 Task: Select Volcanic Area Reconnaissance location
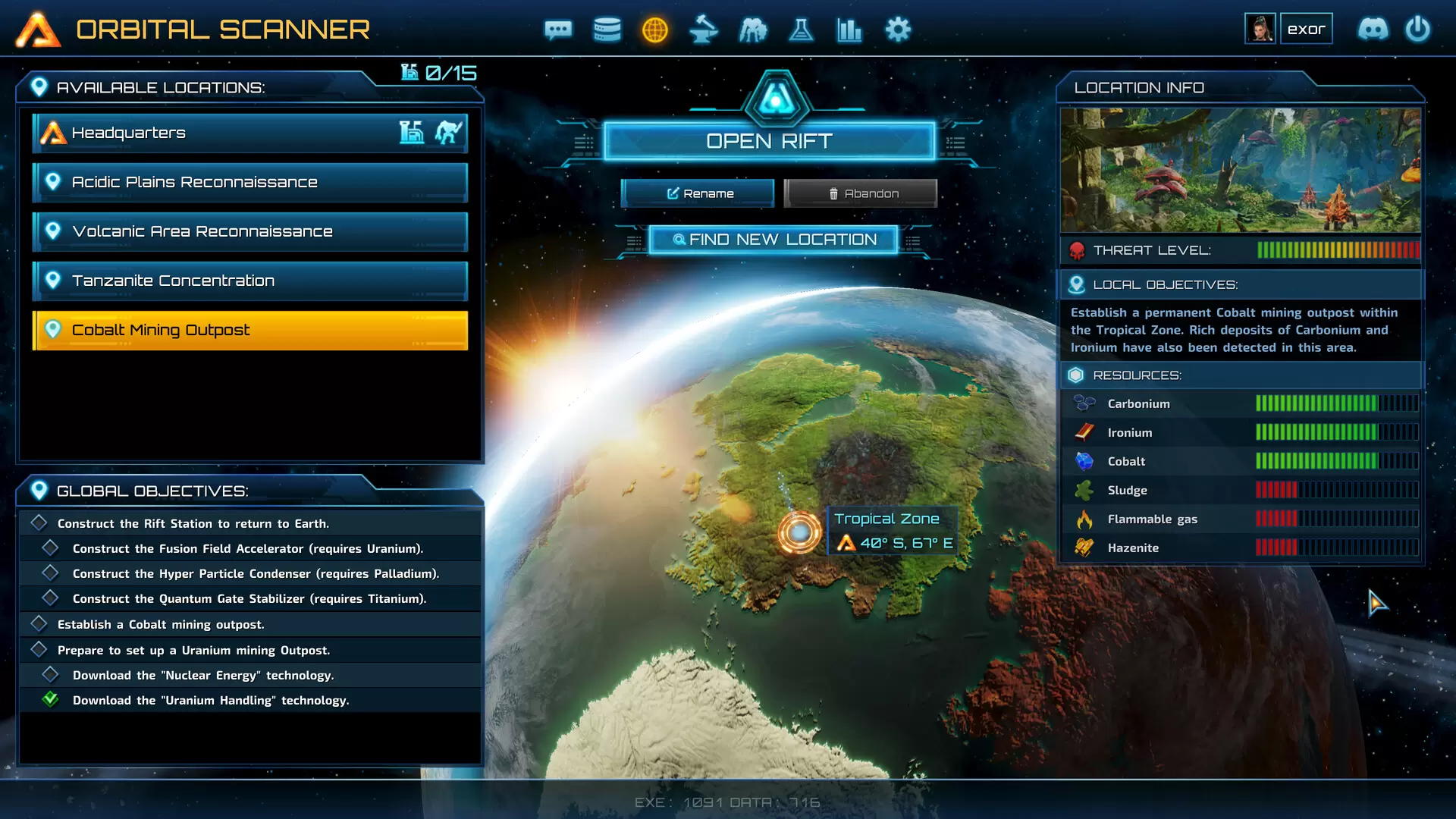[x=250, y=231]
